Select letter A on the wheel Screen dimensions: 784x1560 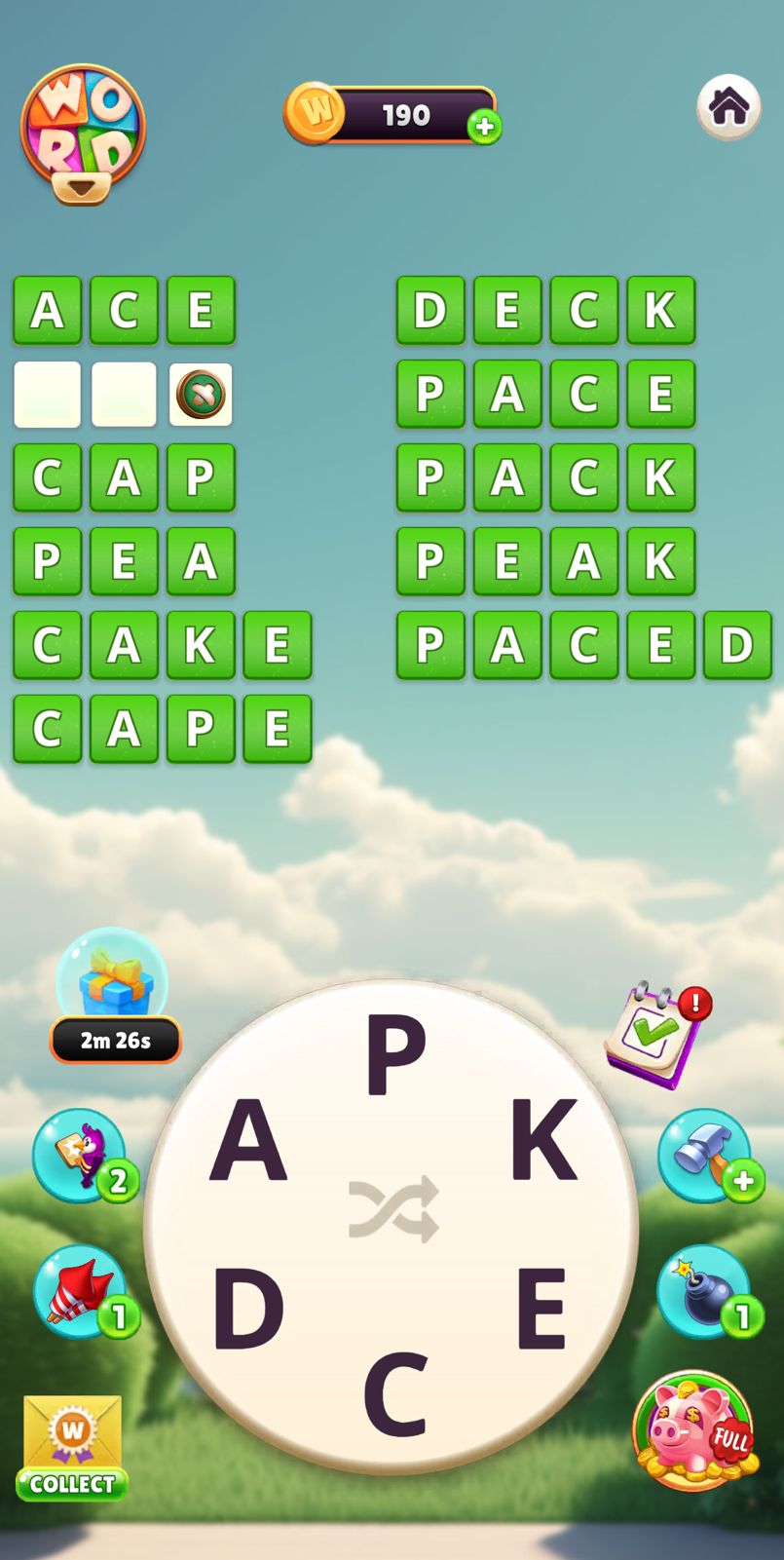click(x=248, y=1139)
